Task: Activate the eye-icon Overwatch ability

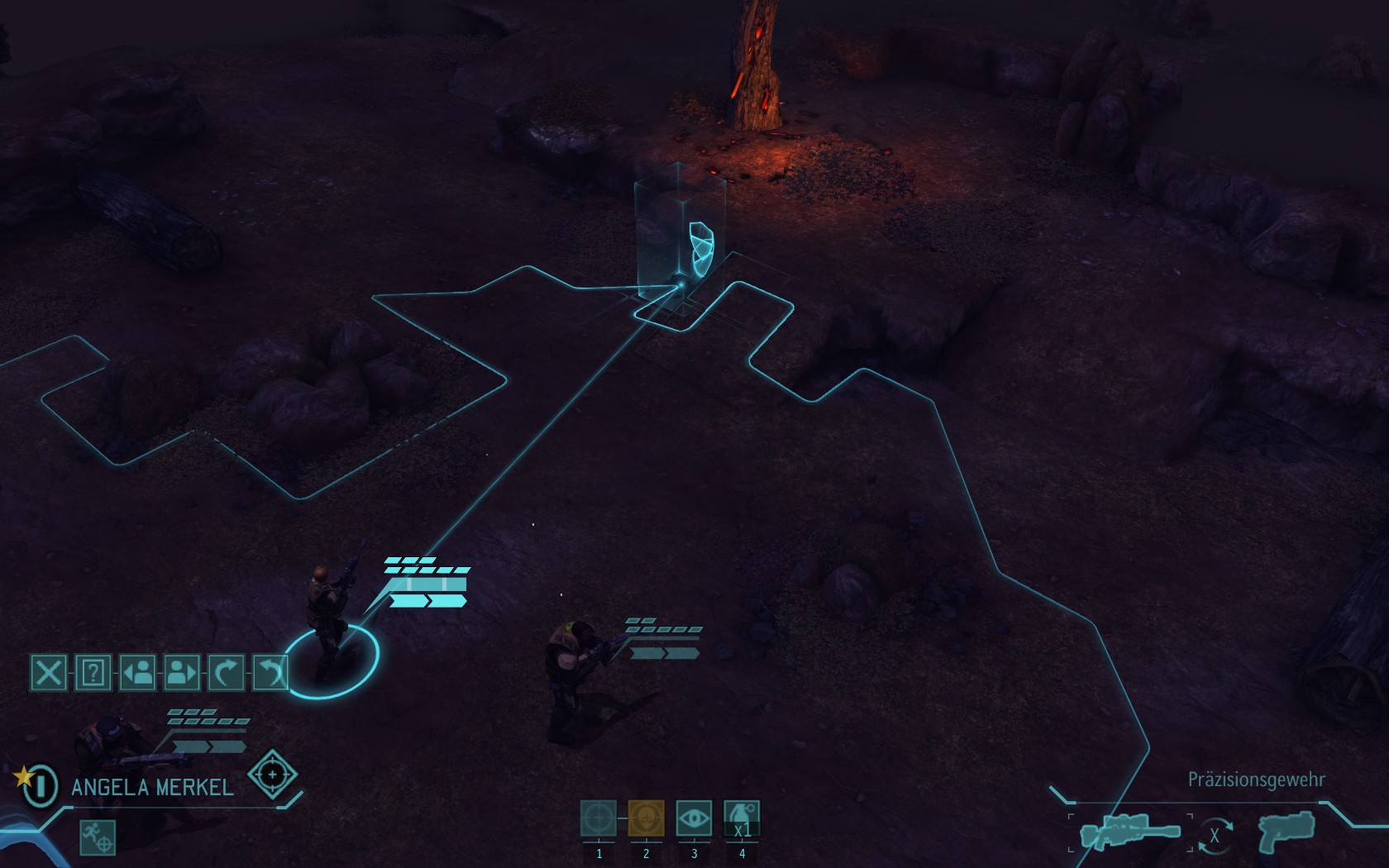Action: tap(694, 818)
